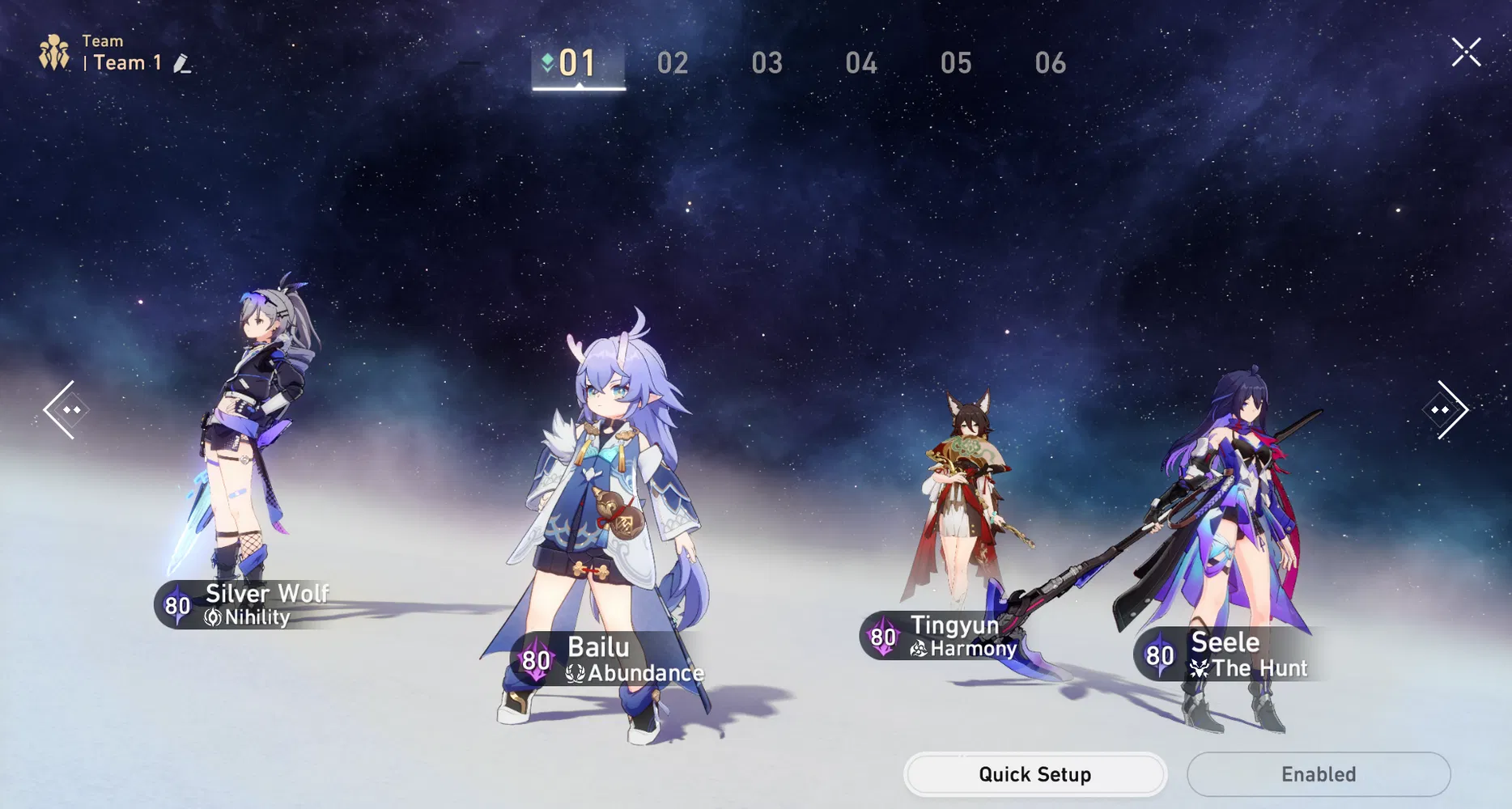
Task: Click Bailu's Abundance path icon
Action: 575,672
